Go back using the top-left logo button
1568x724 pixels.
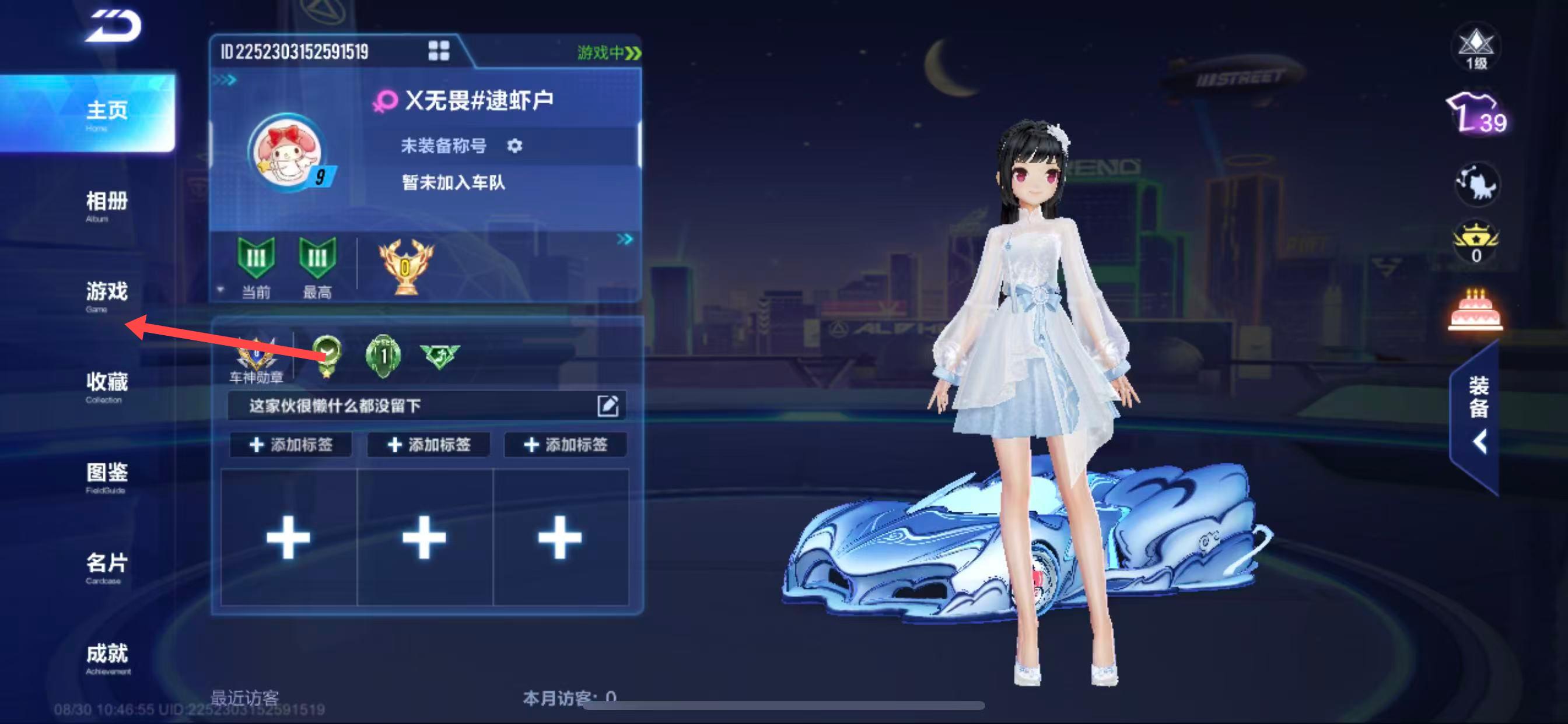pos(113,27)
